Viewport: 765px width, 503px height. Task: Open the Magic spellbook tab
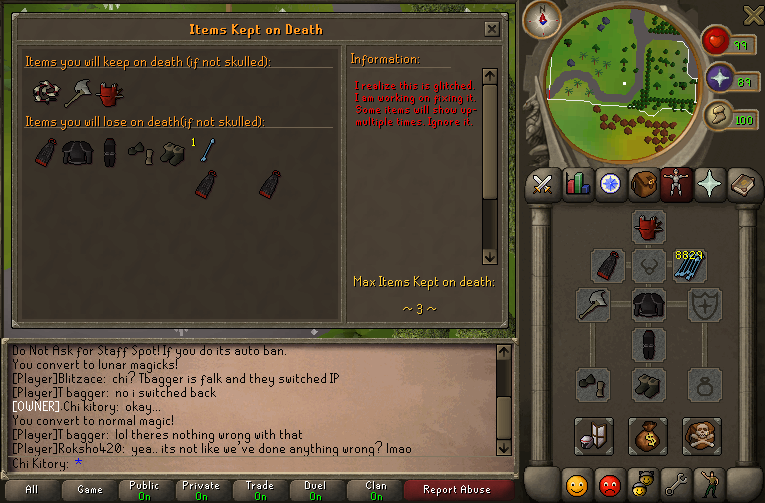pos(742,184)
